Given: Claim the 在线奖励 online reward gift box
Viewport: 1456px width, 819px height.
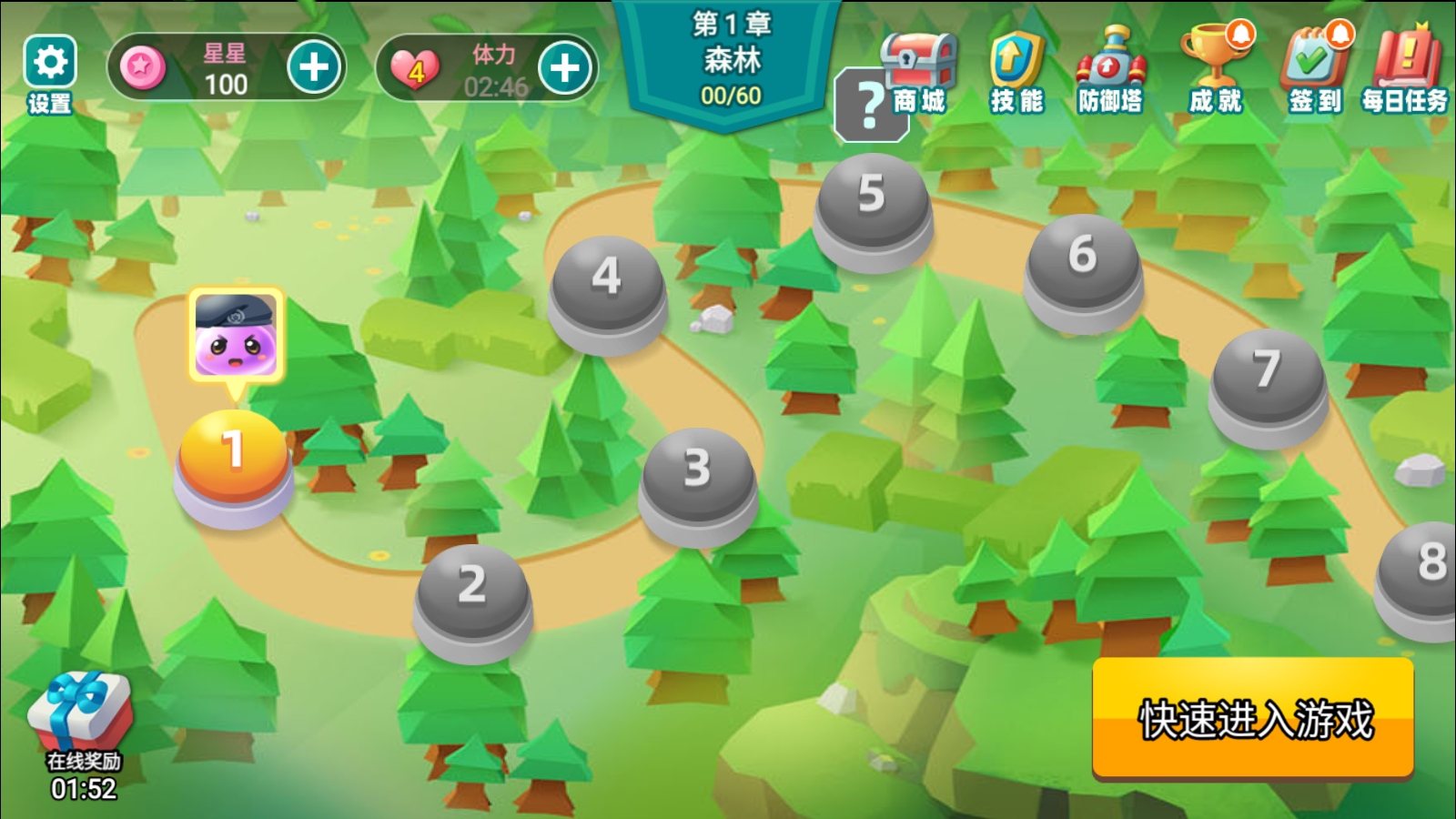Looking at the screenshot, I should point(82,719).
